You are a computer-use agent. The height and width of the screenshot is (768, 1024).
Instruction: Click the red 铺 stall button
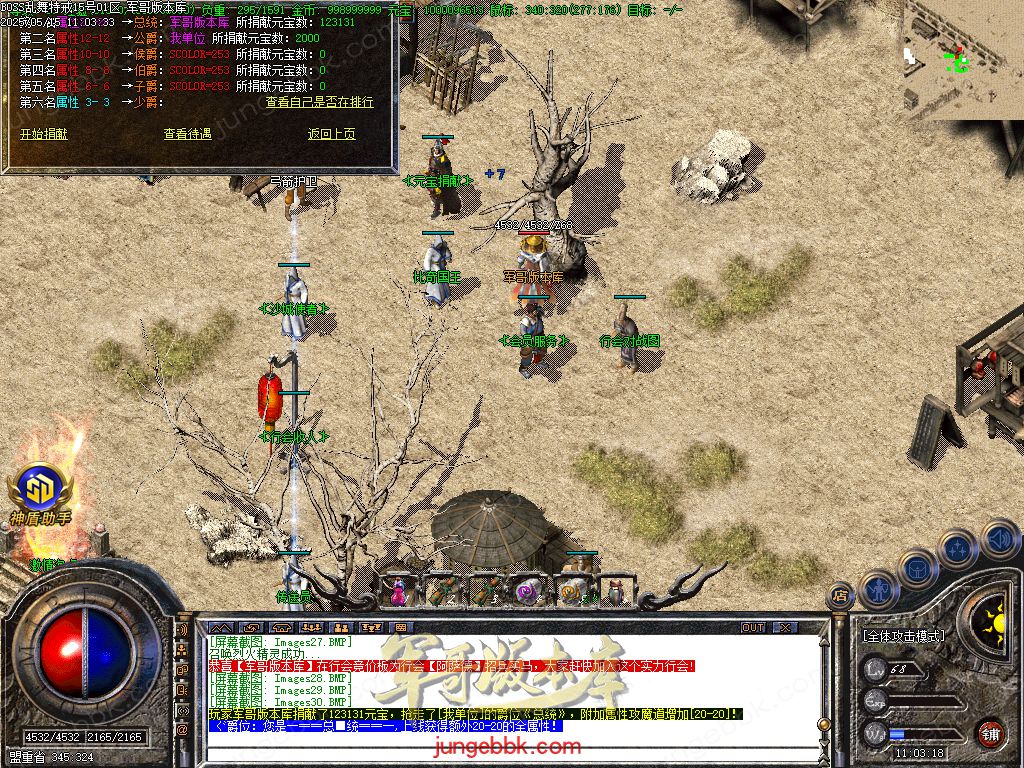click(x=990, y=733)
